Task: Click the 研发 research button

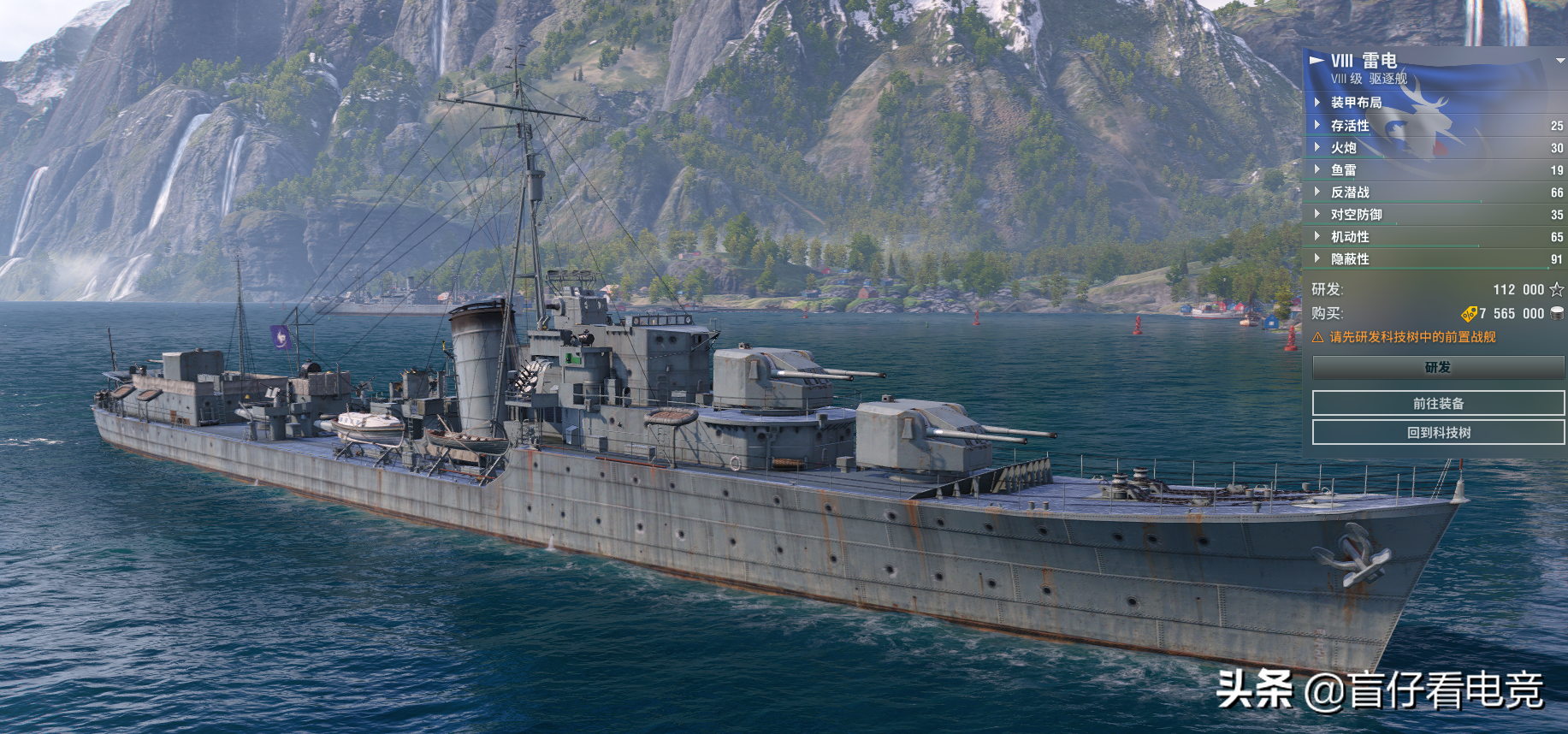Action: coord(1438,368)
